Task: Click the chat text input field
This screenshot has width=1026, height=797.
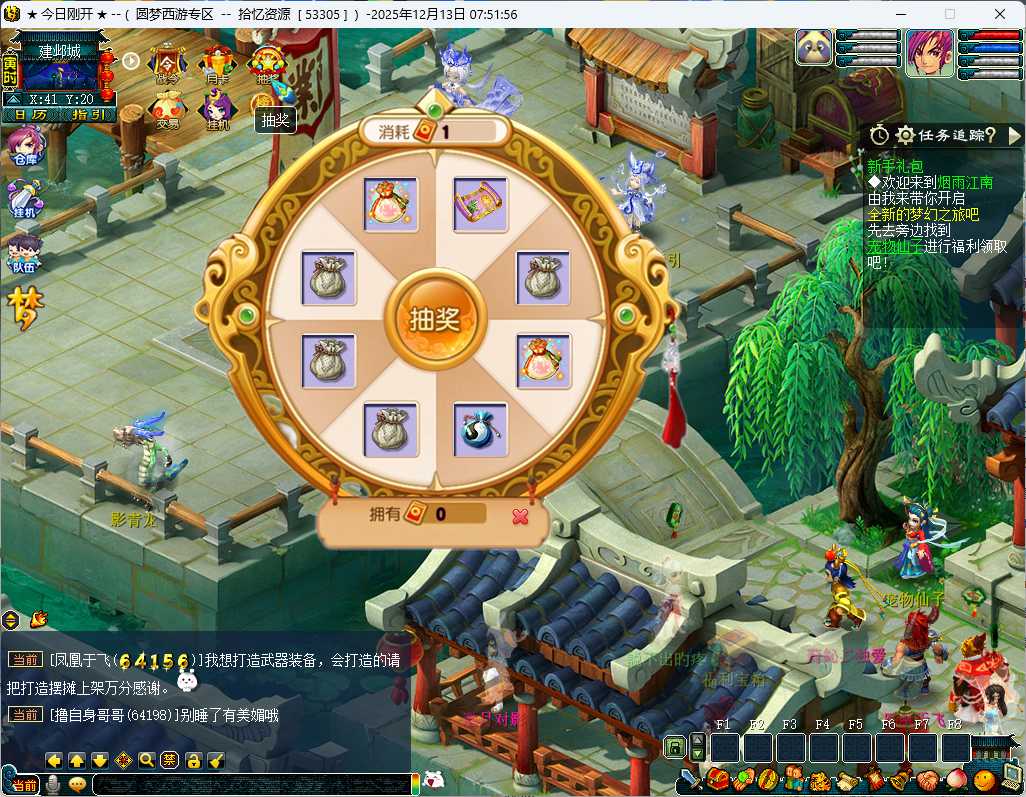Action: pos(250,785)
